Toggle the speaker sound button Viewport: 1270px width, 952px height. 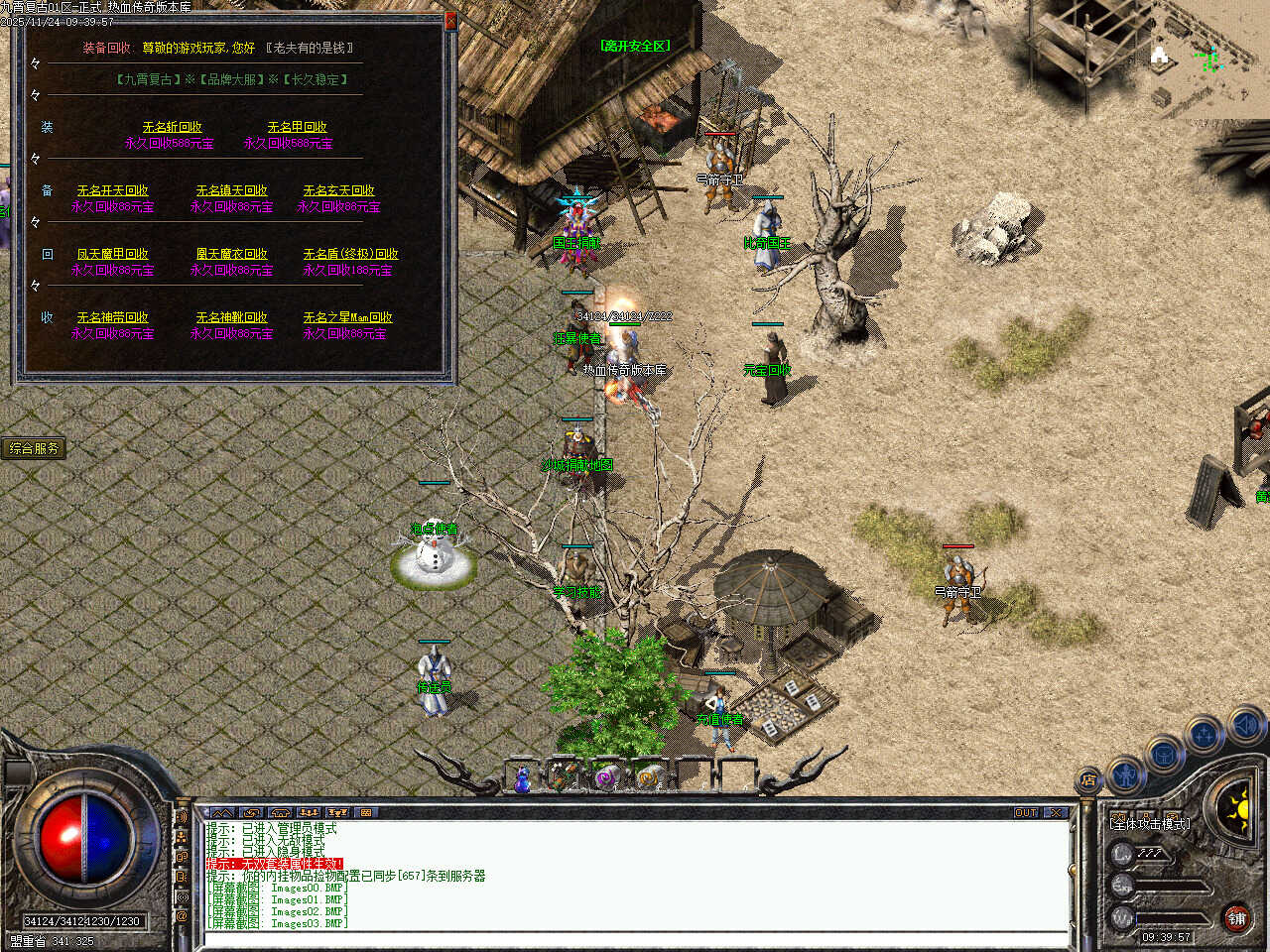pos(1246,728)
